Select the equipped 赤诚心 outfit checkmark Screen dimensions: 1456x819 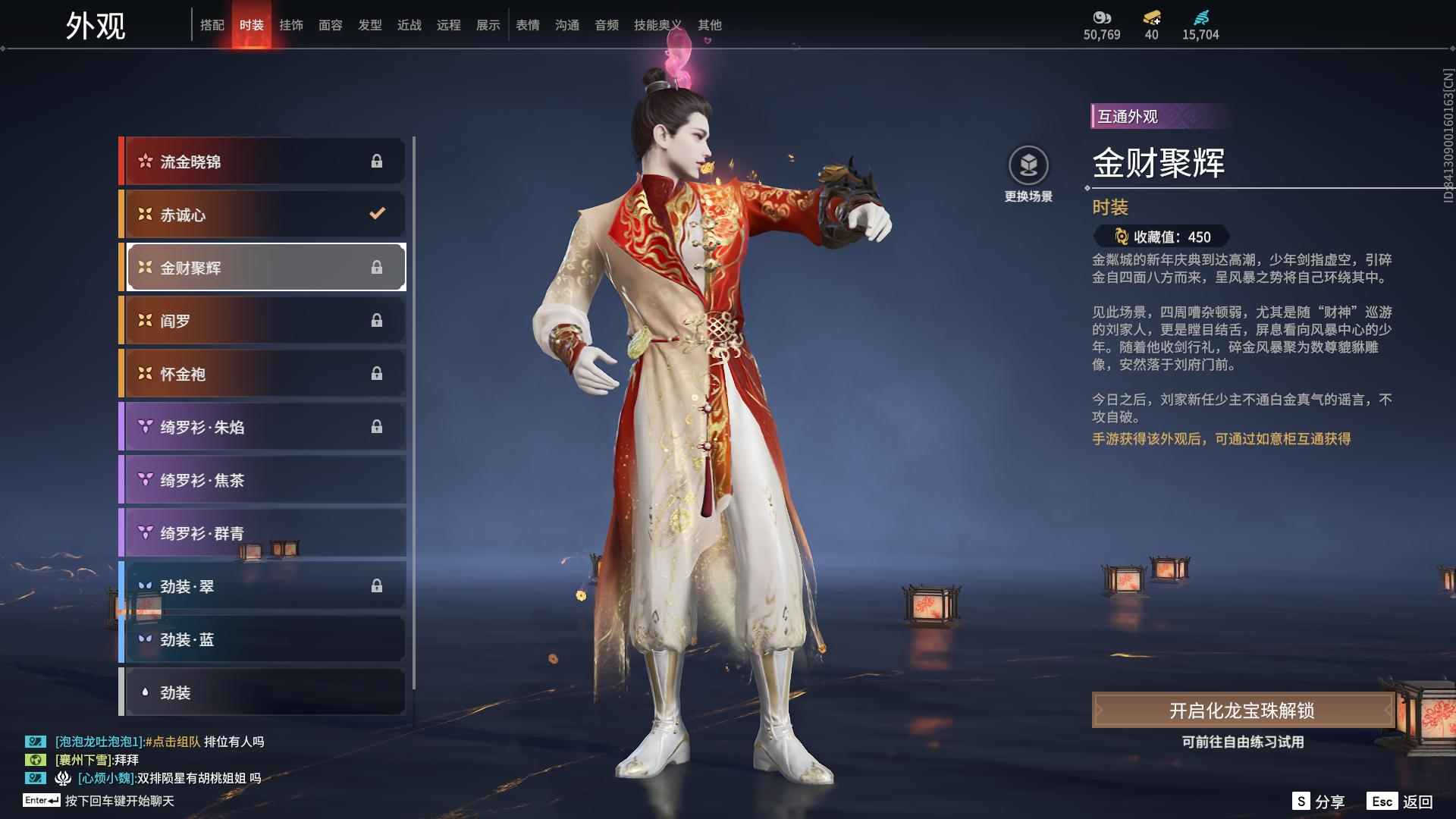pyautogui.click(x=378, y=214)
